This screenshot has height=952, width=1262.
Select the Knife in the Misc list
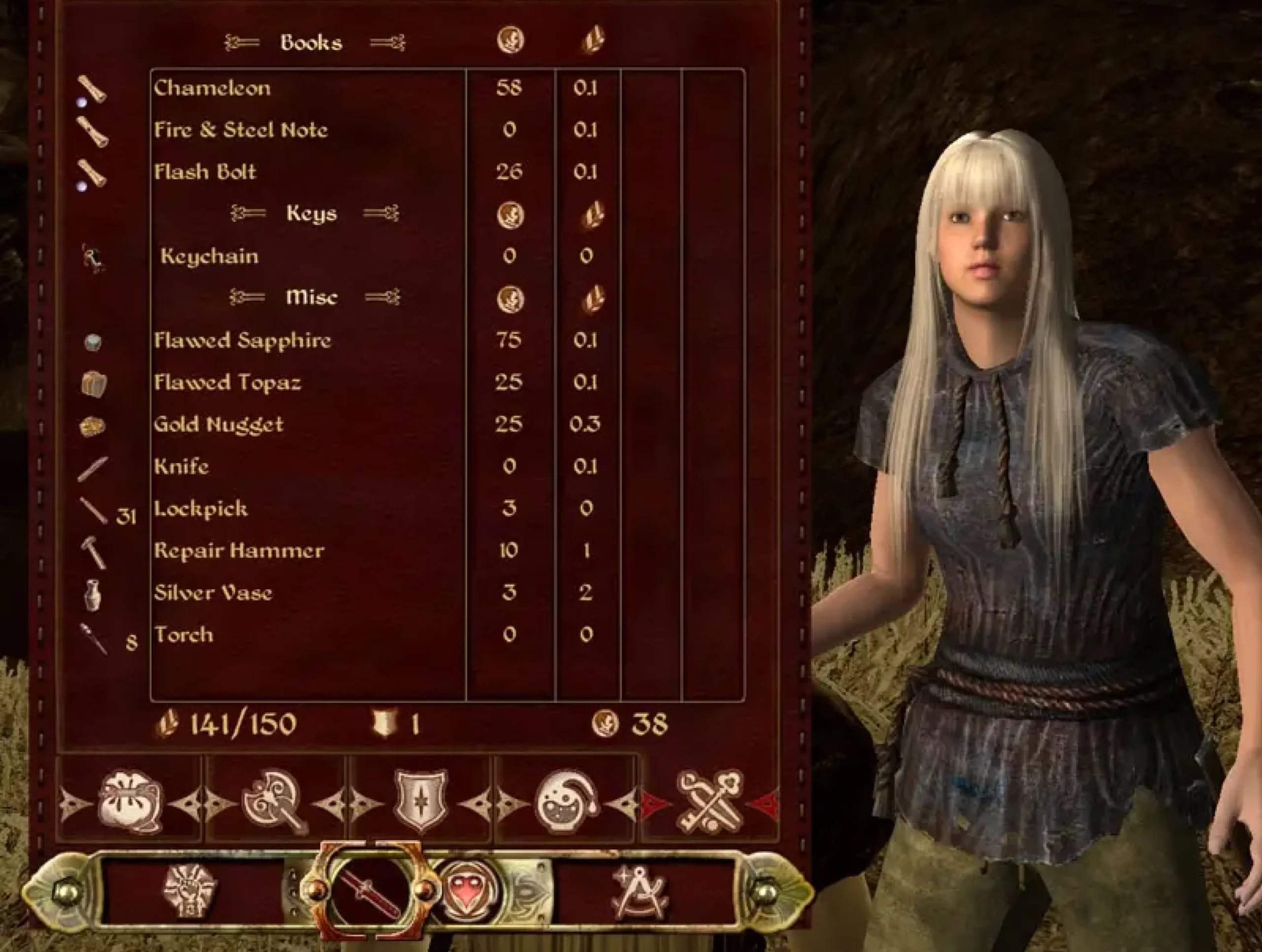click(x=181, y=467)
